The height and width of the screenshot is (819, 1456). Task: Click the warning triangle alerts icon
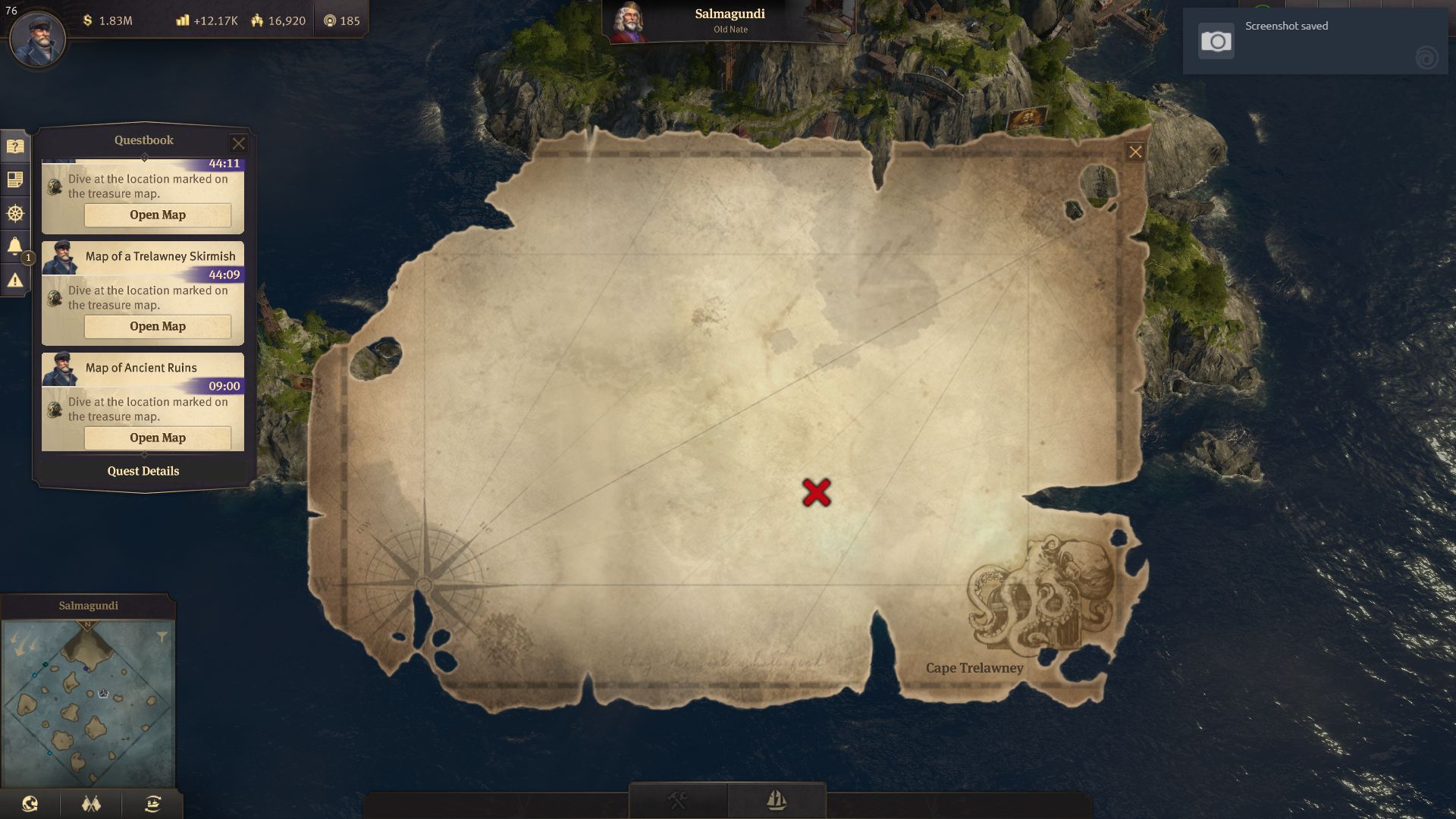click(x=14, y=280)
